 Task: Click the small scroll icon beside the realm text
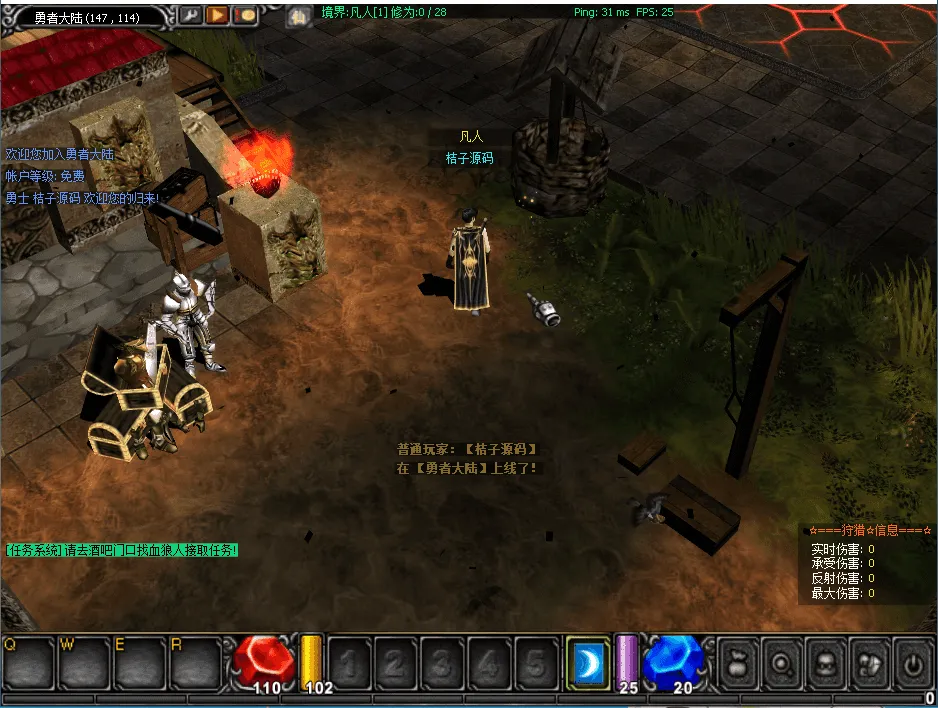(x=297, y=16)
